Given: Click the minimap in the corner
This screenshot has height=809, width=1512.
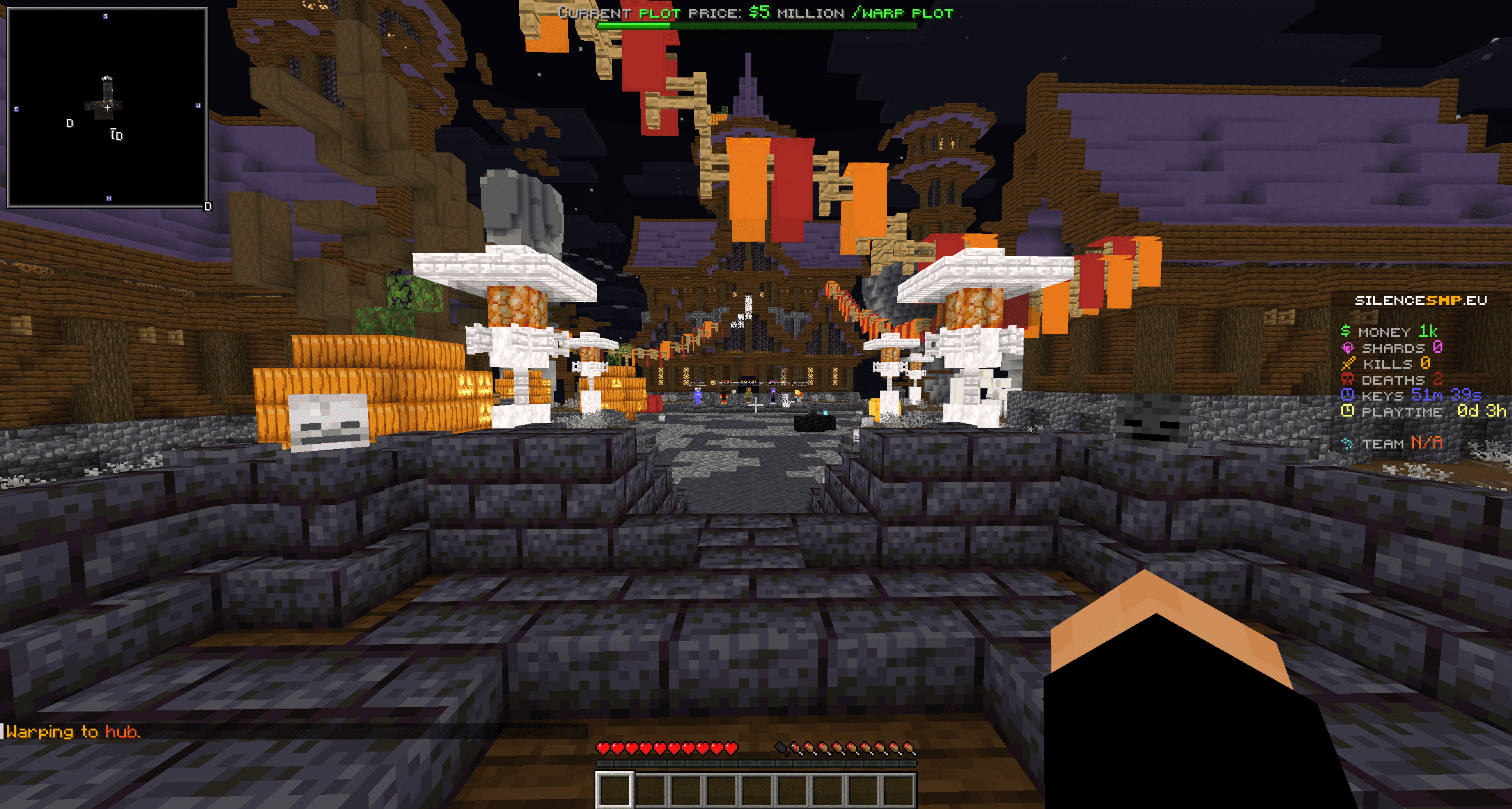Looking at the screenshot, I should pyautogui.click(x=107, y=108).
